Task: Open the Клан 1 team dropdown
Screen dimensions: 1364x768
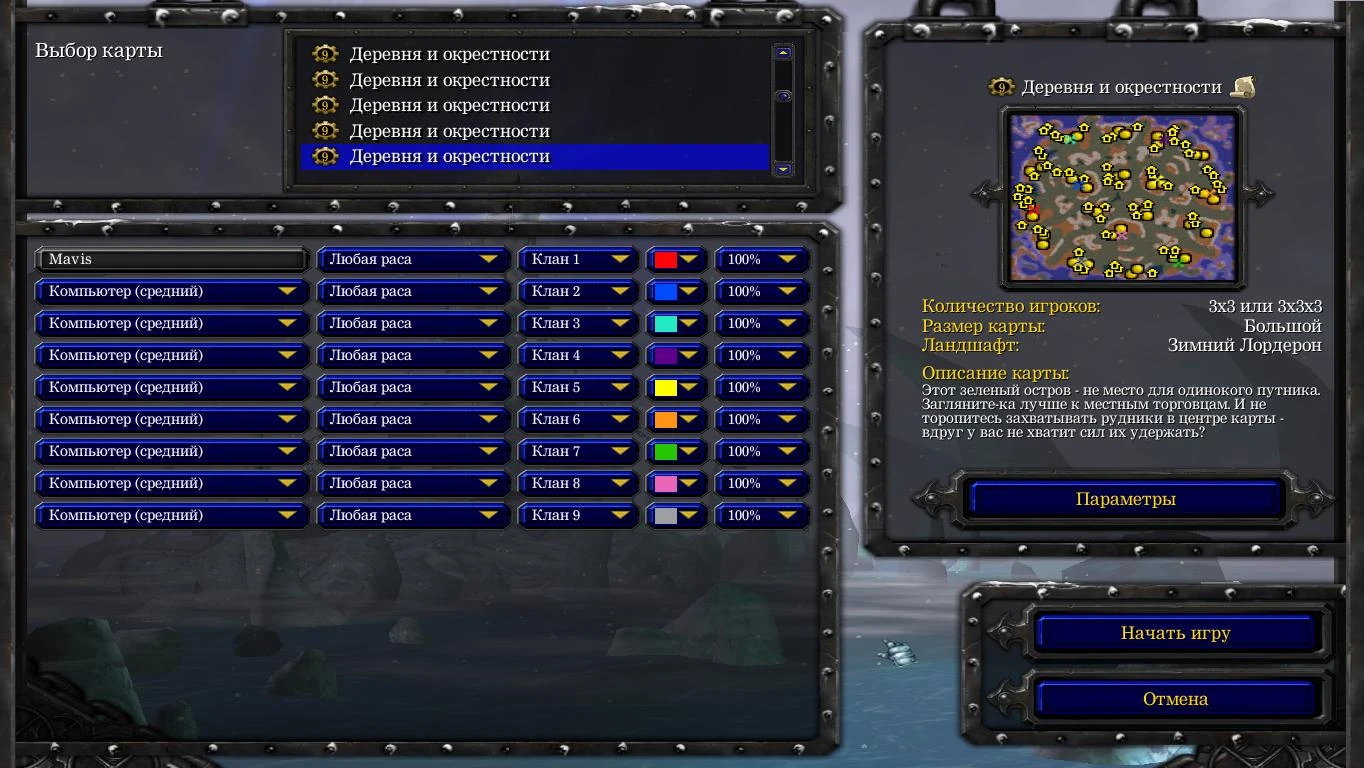Action: (x=578, y=259)
